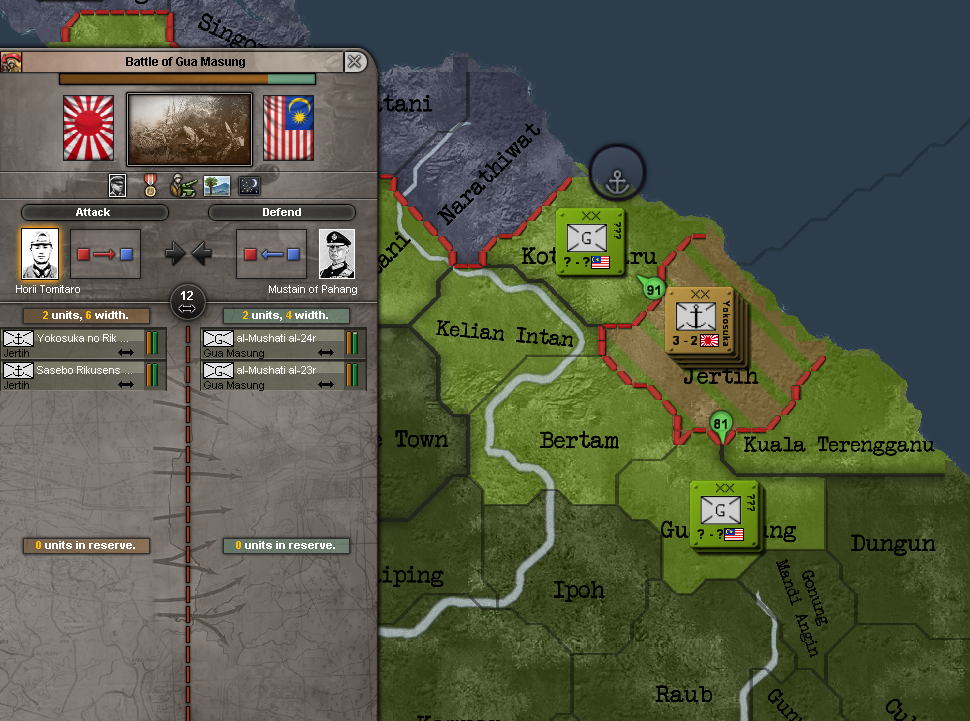Close the Battle of Gua Masung window
Screen dimensions: 970x721
pos(354,62)
